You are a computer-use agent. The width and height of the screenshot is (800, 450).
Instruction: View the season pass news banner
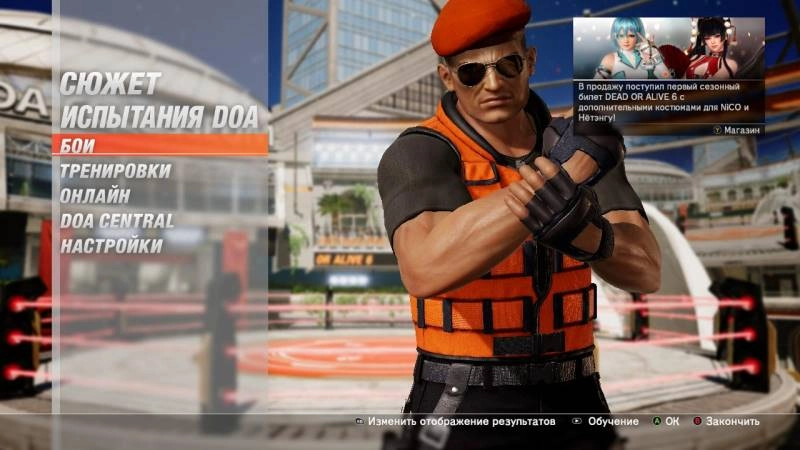668,76
